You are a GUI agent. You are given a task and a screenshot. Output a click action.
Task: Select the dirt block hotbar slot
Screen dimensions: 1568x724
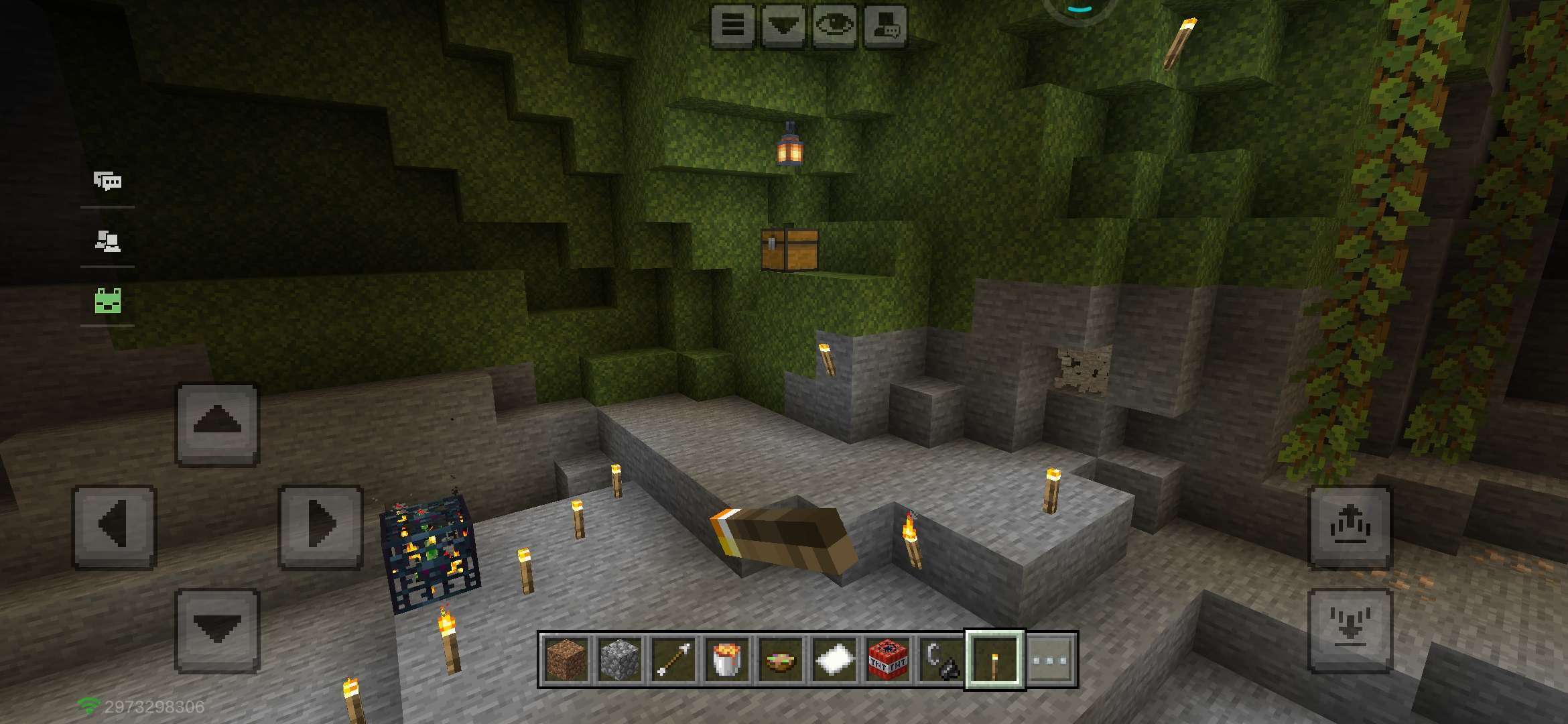(x=566, y=660)
